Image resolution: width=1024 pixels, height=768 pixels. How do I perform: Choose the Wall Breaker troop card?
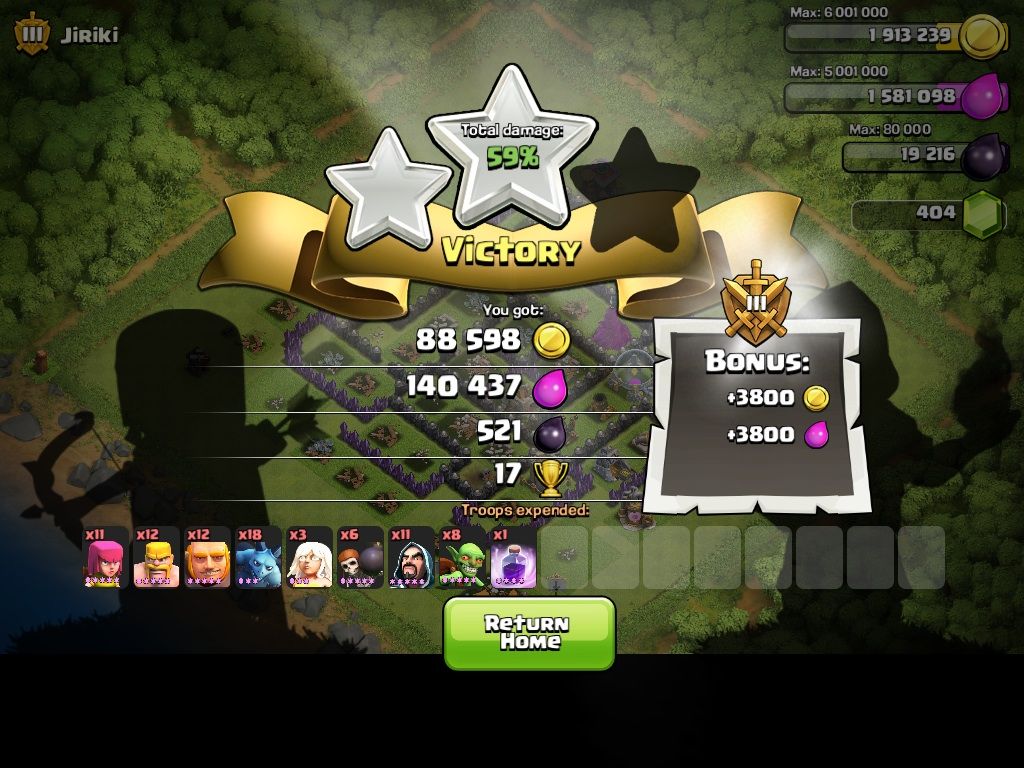(360, 558)
